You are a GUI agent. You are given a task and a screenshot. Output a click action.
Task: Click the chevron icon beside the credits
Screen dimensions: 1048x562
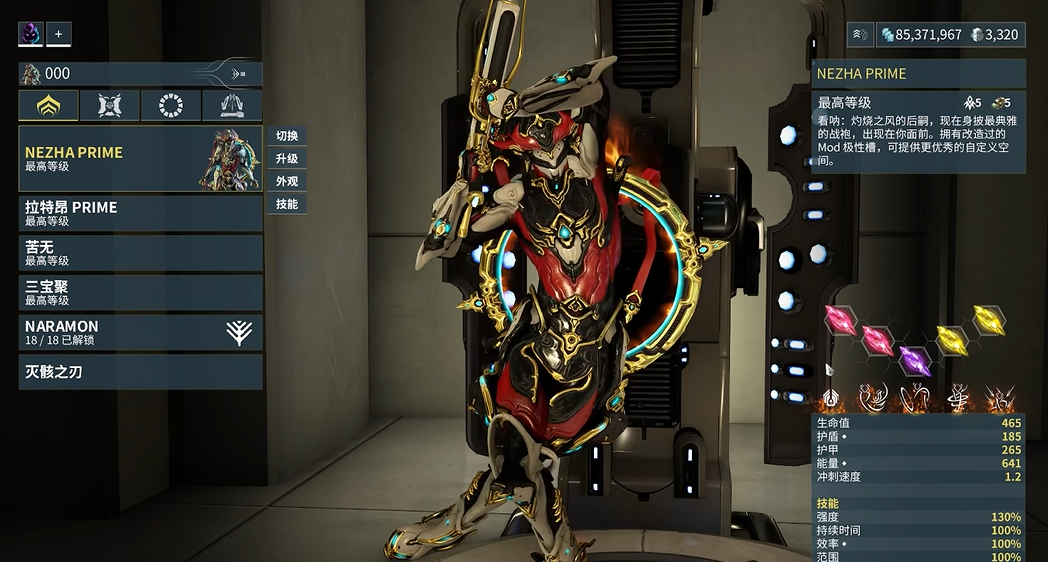tap(861, 35)
